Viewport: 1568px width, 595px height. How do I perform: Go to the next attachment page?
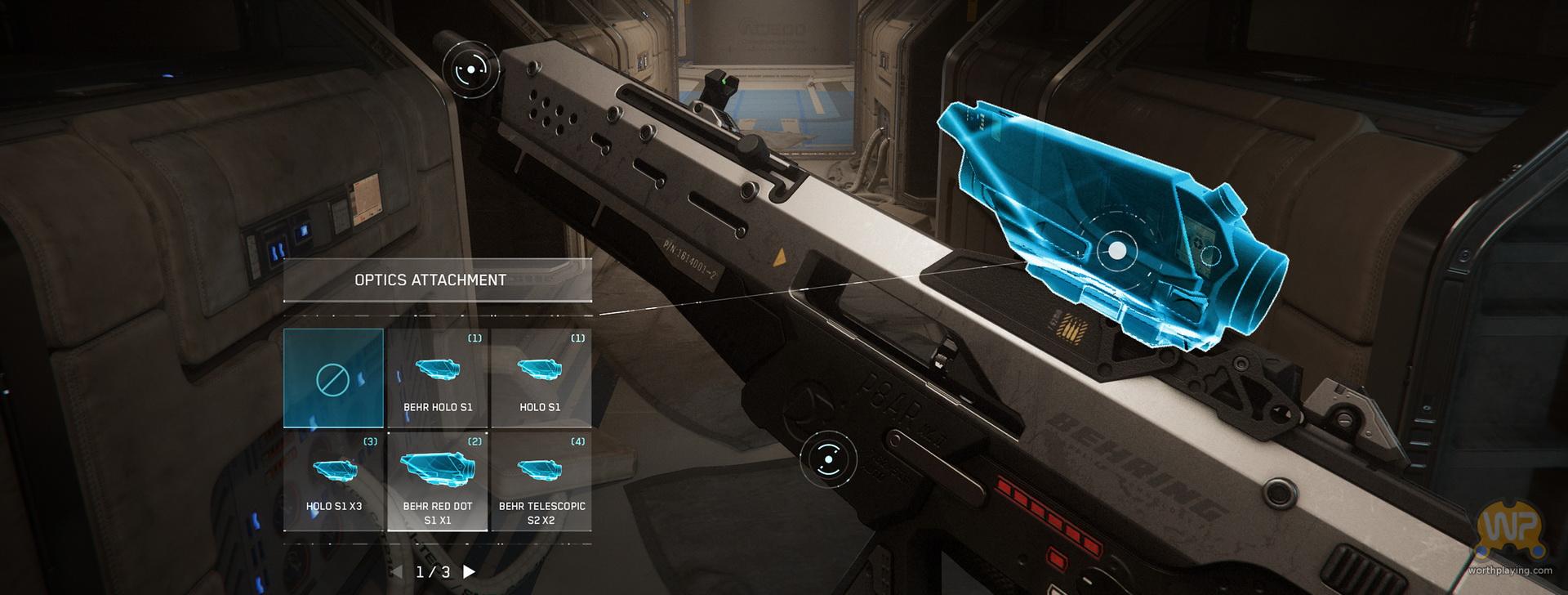[470, 571]
